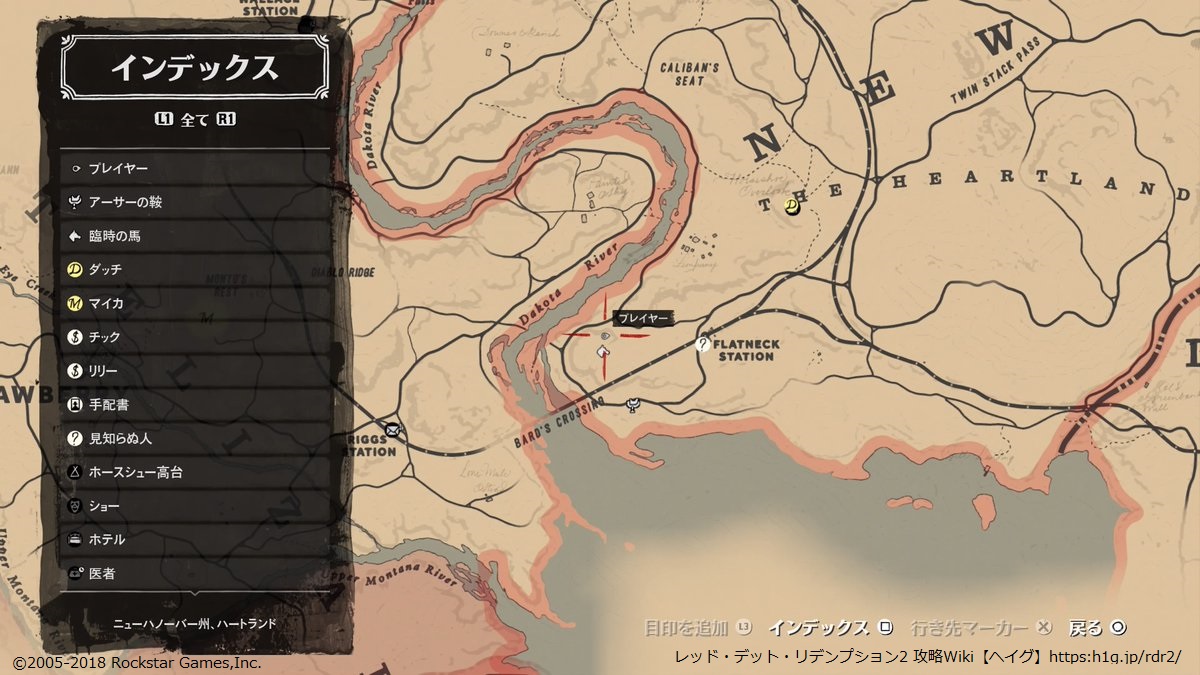Screen dimensions: 1200x675
Task: Select the saddle marker near Bard's Crossing
Action: [x=632, y=405]
